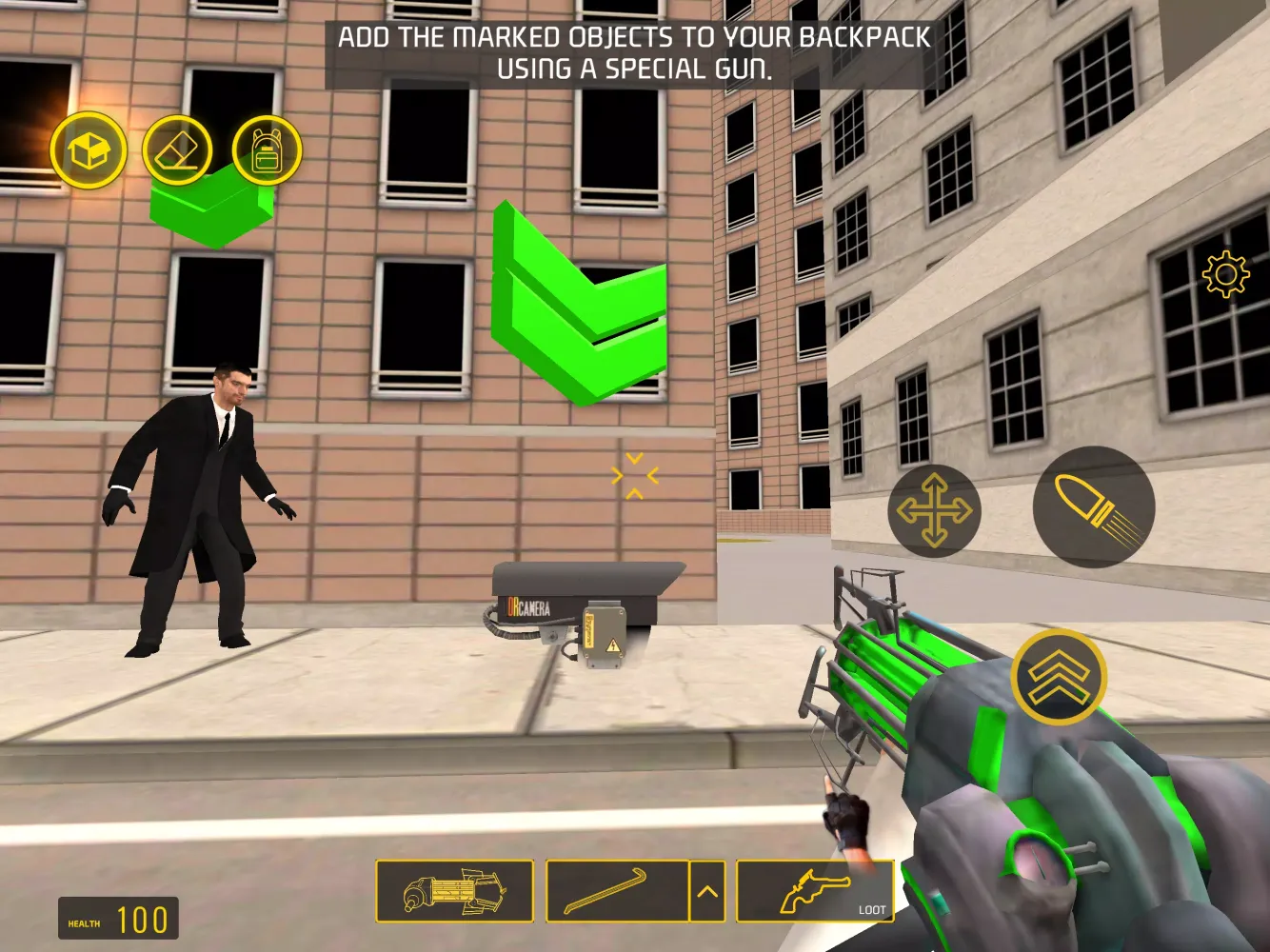Select the package/box tool icon
This screenshot has height=952, width=1270.
click(88, 150)
